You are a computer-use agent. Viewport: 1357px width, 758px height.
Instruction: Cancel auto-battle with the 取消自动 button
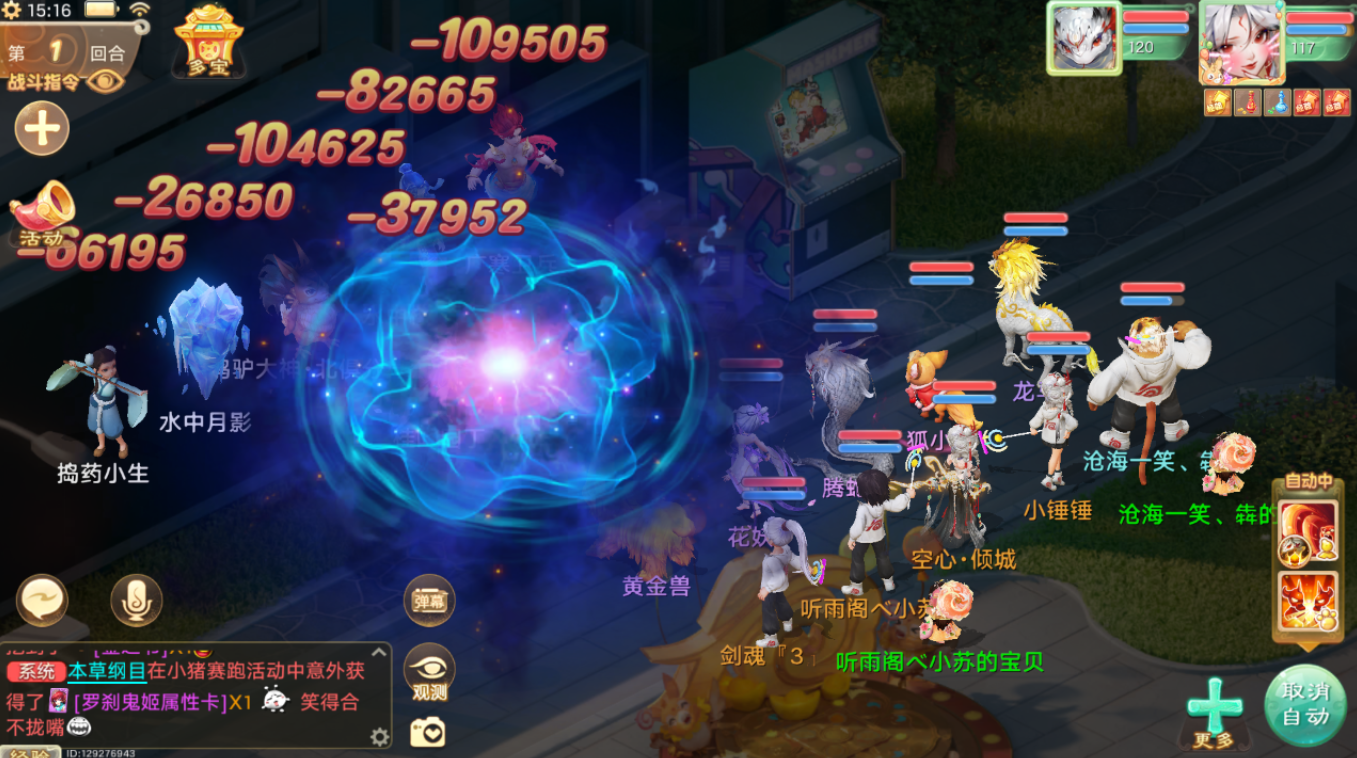point(1305,704)
